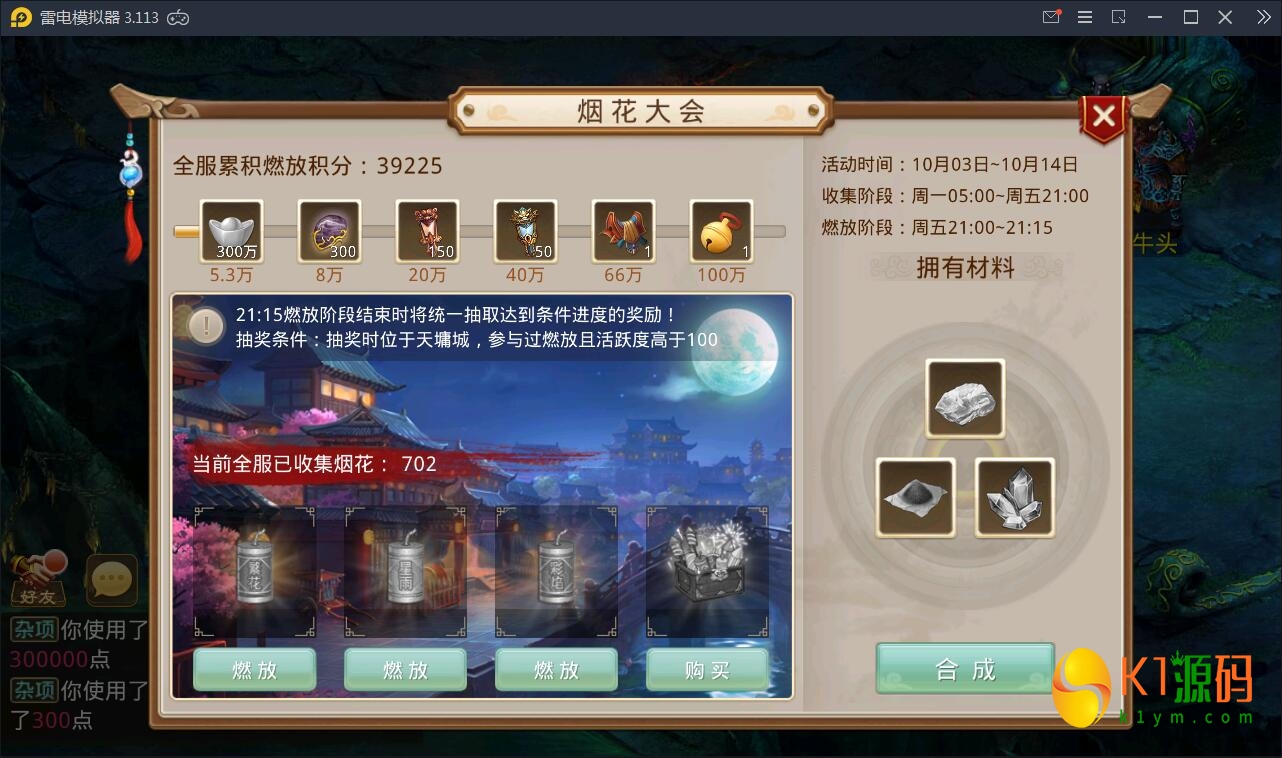This screenshot has width=1282, height=758.
Task: Click the saddle reward at 66万 milestone
Action: pos(623,232)
